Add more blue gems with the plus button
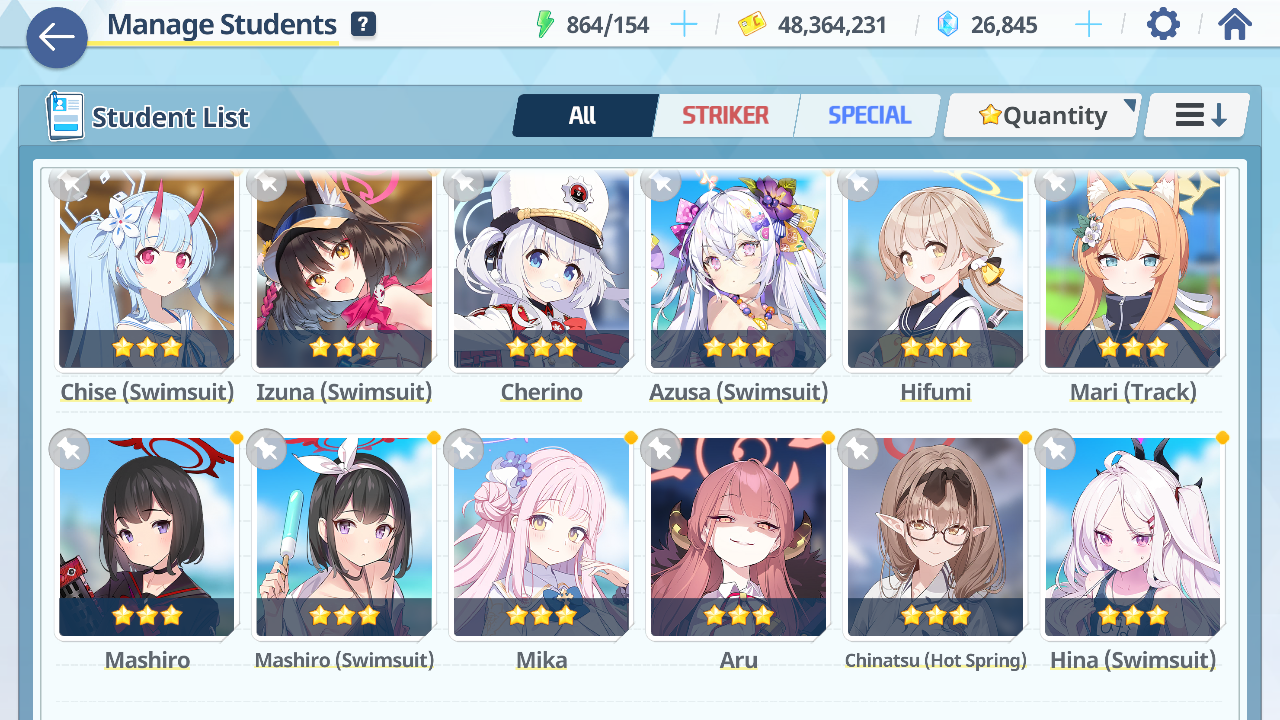This screenshot has height=720, width=1280. tap(1088, 25)
